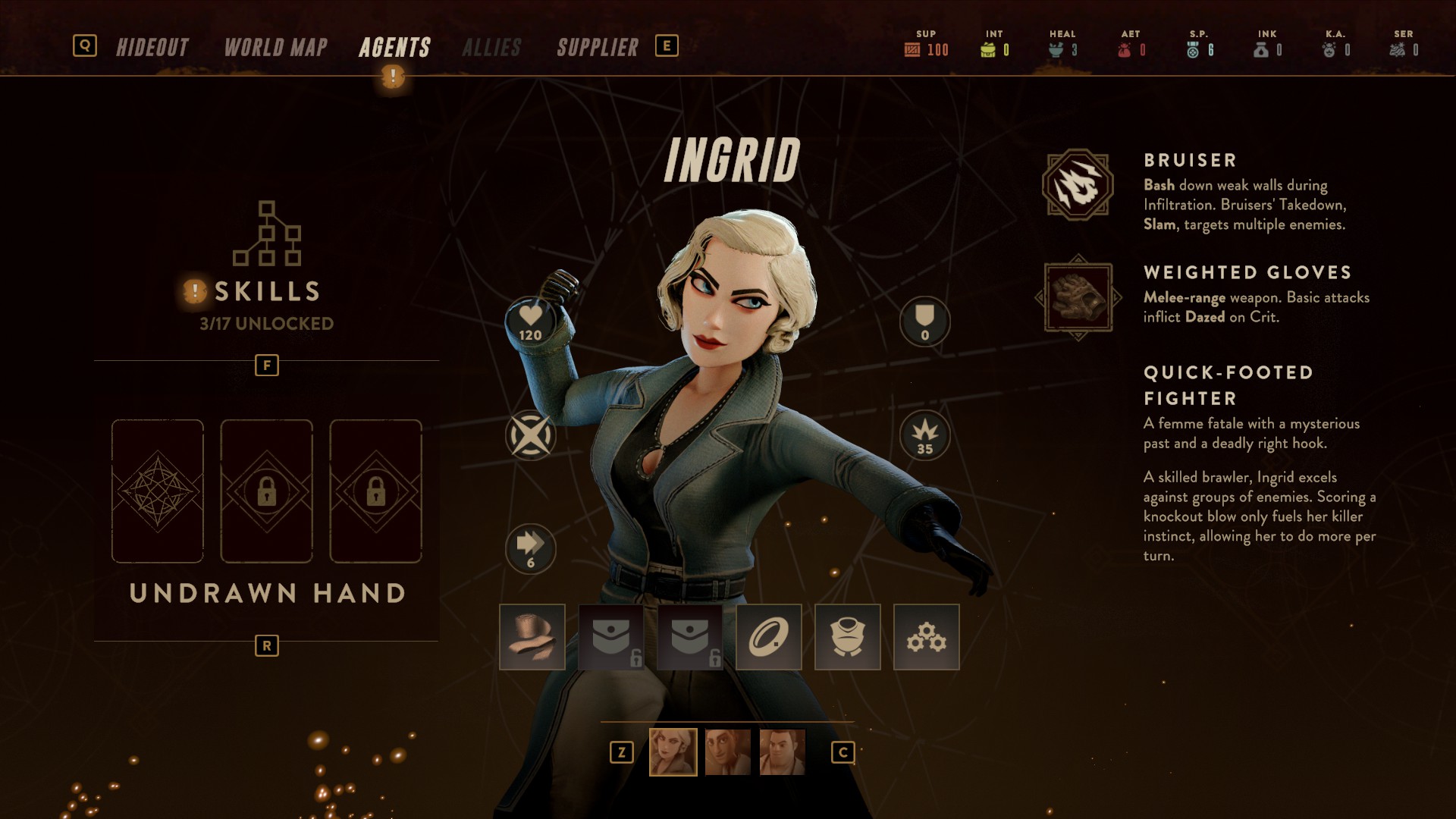Select the Agents tab
The image size is (1456, 819).
394,47
